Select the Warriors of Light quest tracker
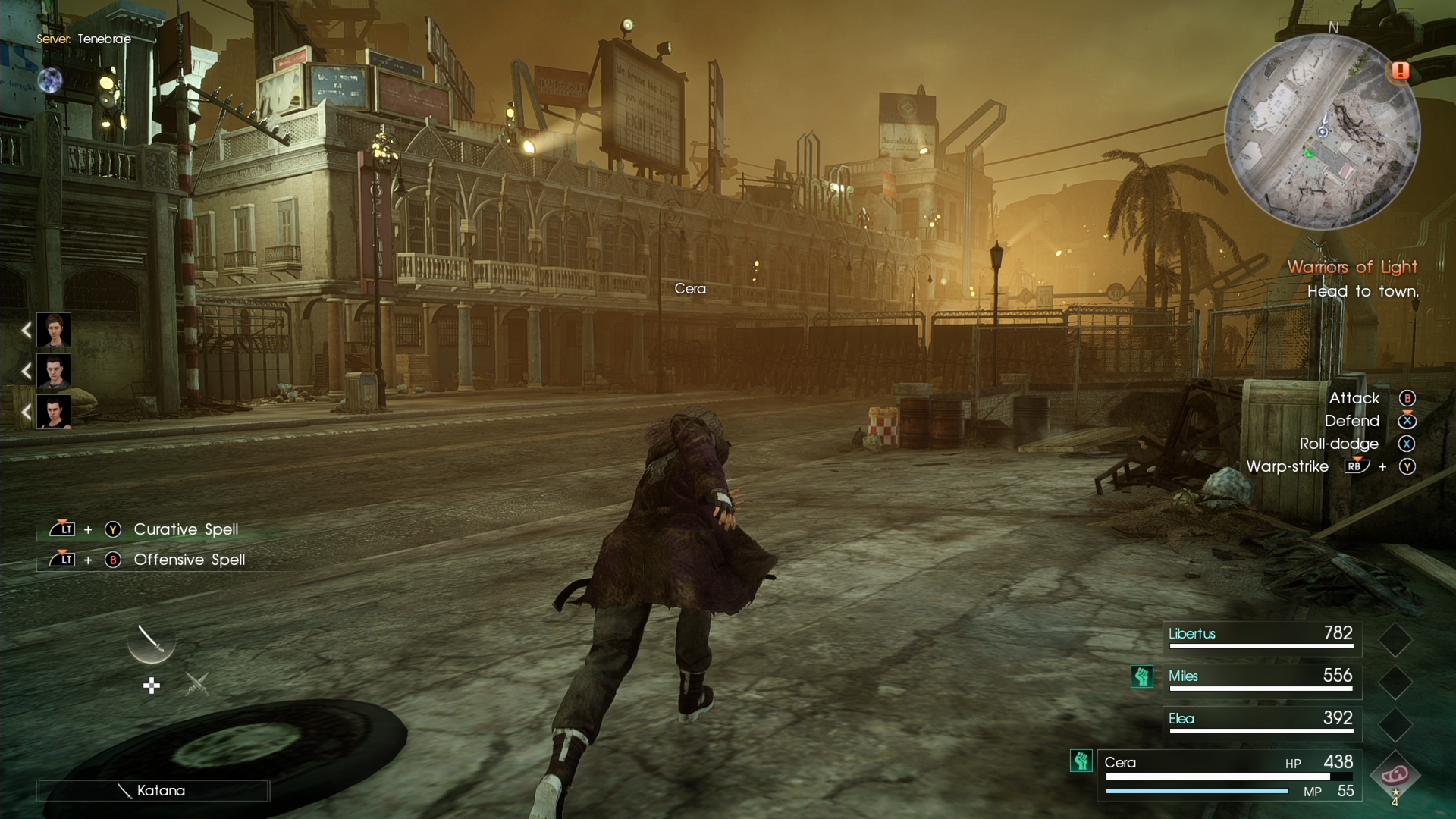The height and width of the screenshot is (819, 1456). (x=1352, y=267)
